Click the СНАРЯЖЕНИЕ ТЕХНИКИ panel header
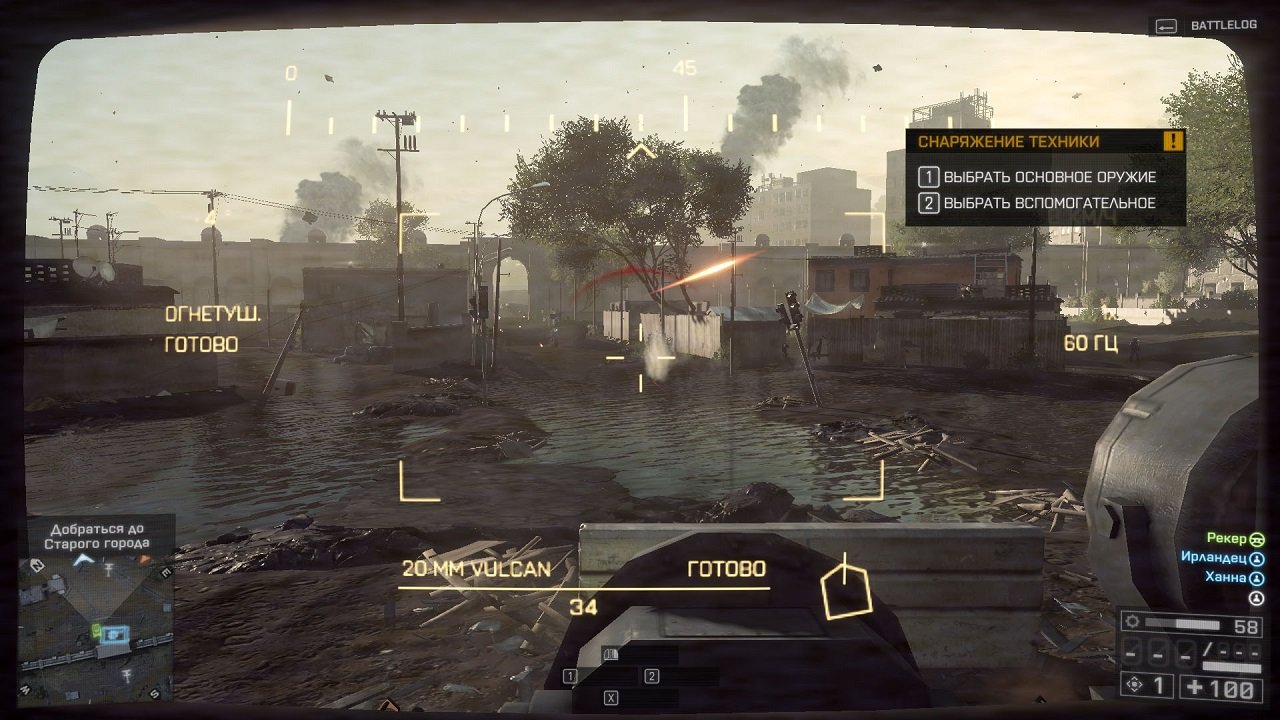The height and width of the screenshot is (720, 1280). pyautogui.click(x=1010, y=142)
